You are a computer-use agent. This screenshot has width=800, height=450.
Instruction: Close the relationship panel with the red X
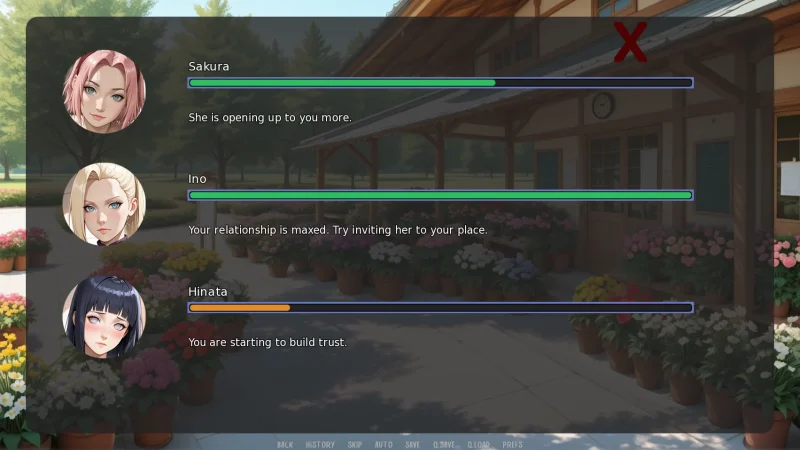[630, 42]
